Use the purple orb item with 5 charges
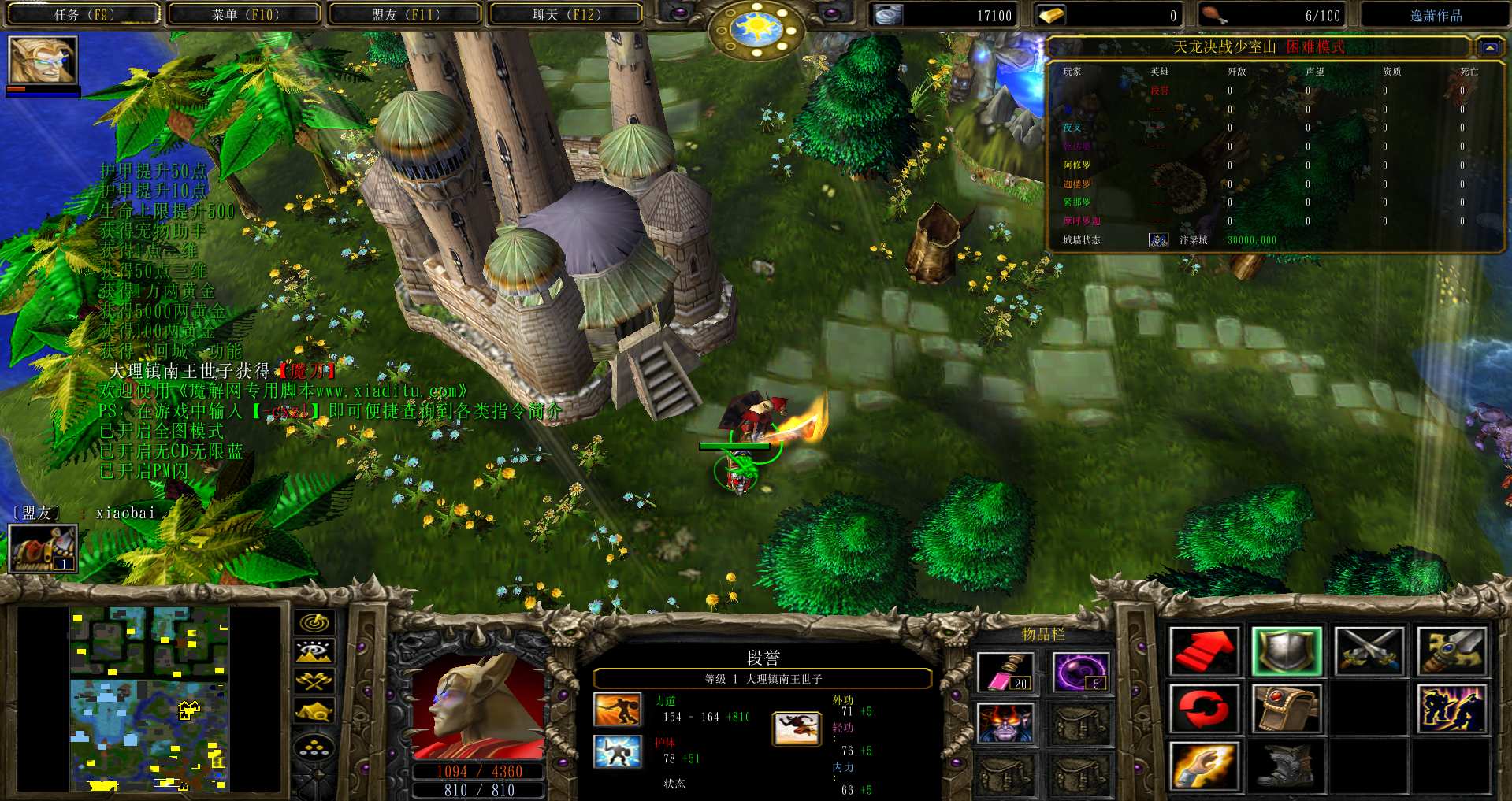The width and height of the screenshot is (1512, 801). [x=1081, y=672]
